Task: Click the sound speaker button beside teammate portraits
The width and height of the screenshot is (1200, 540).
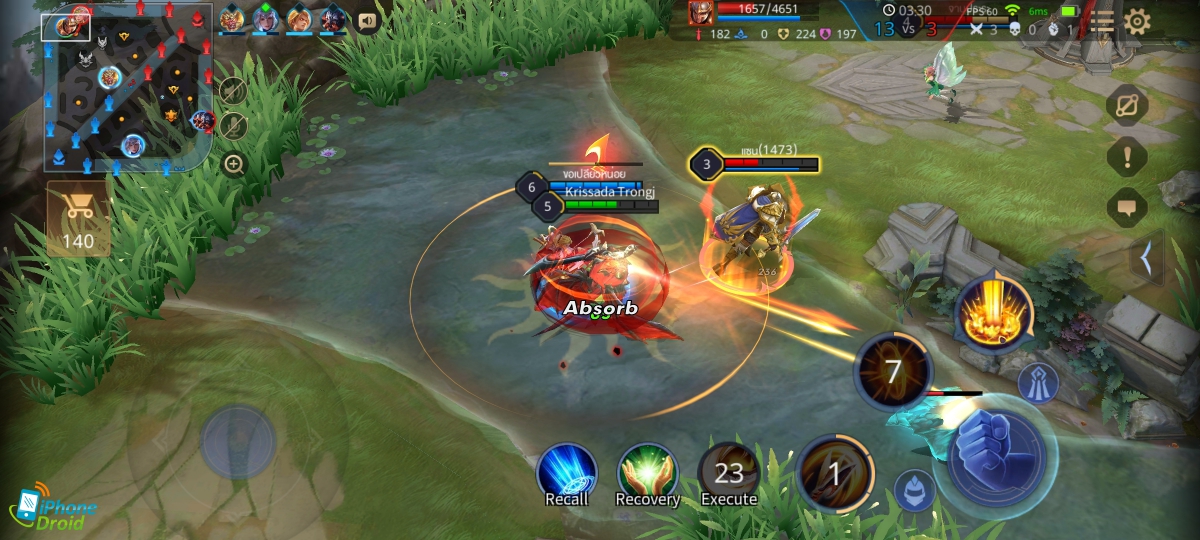Action: click(x=368, y=20)
